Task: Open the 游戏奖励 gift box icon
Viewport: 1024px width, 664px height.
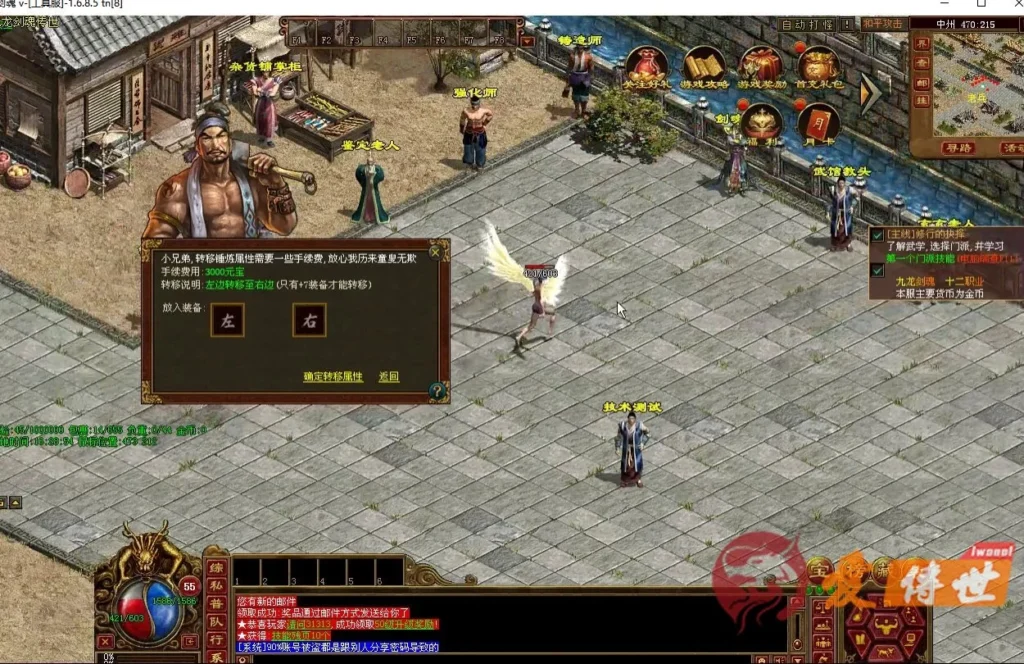Action: click(x=761, y=69)
